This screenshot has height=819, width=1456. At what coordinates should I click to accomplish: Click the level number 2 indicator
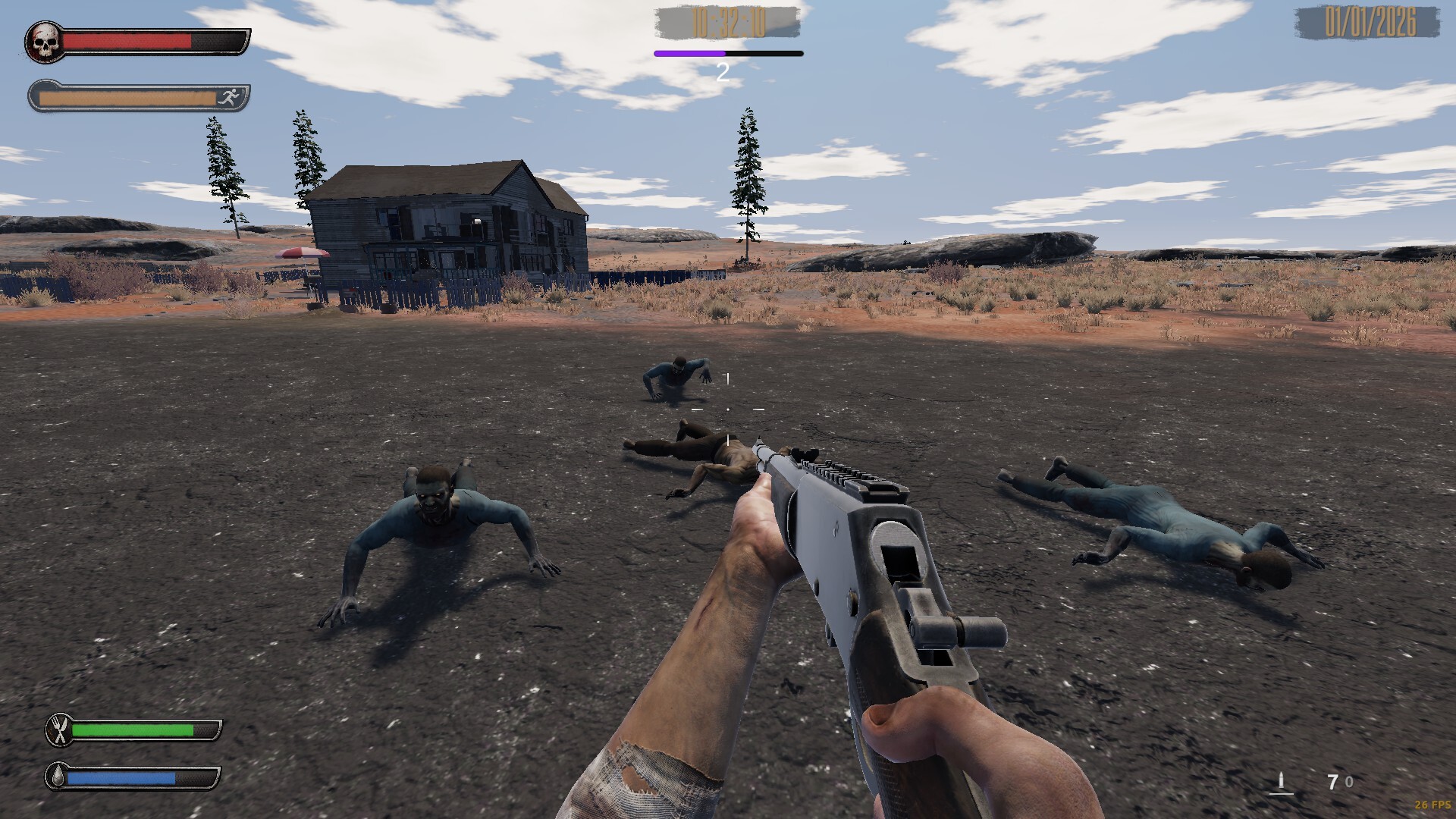pyautogui.click(x=722, y=73)
